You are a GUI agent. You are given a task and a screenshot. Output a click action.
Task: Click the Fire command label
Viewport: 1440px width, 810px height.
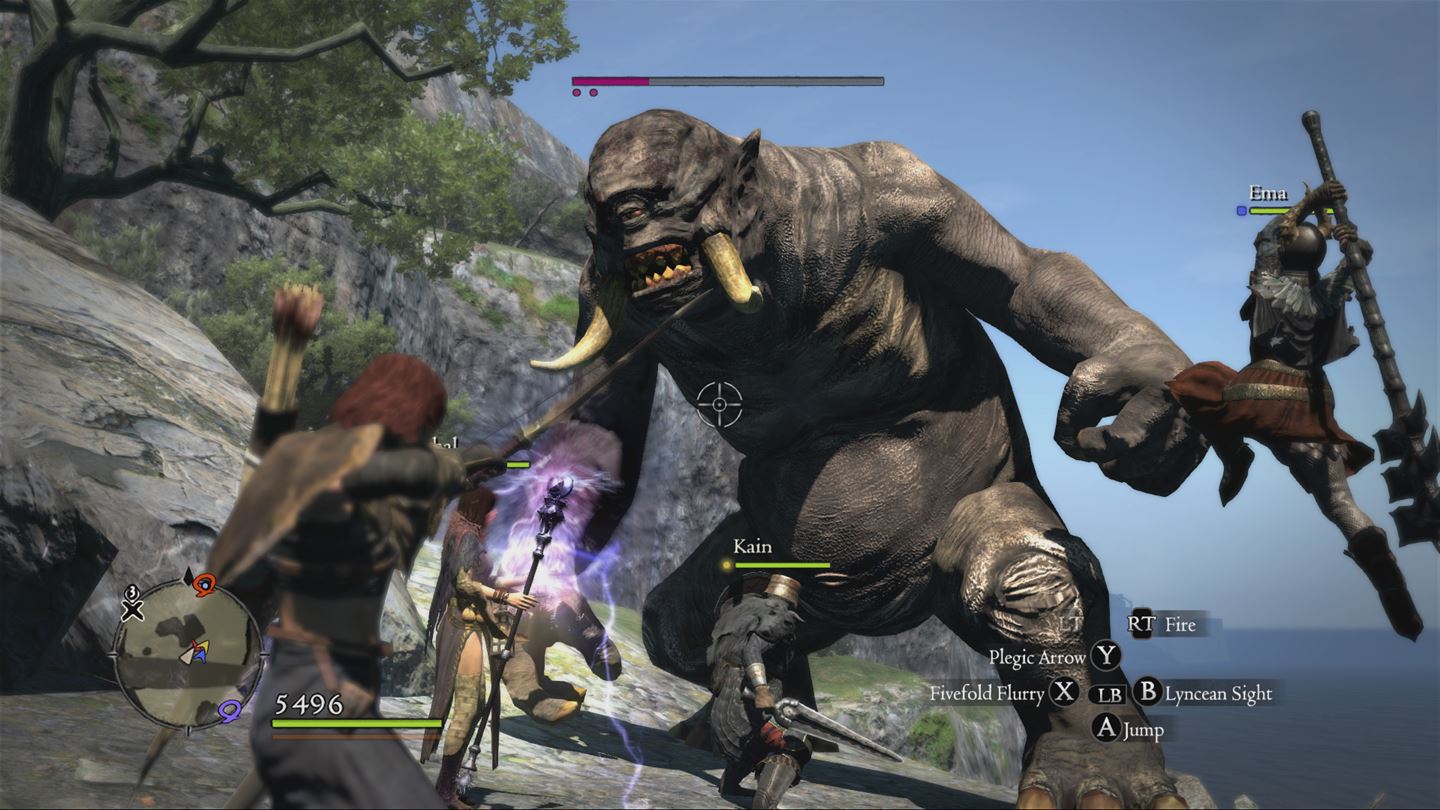click(1181, 625)
